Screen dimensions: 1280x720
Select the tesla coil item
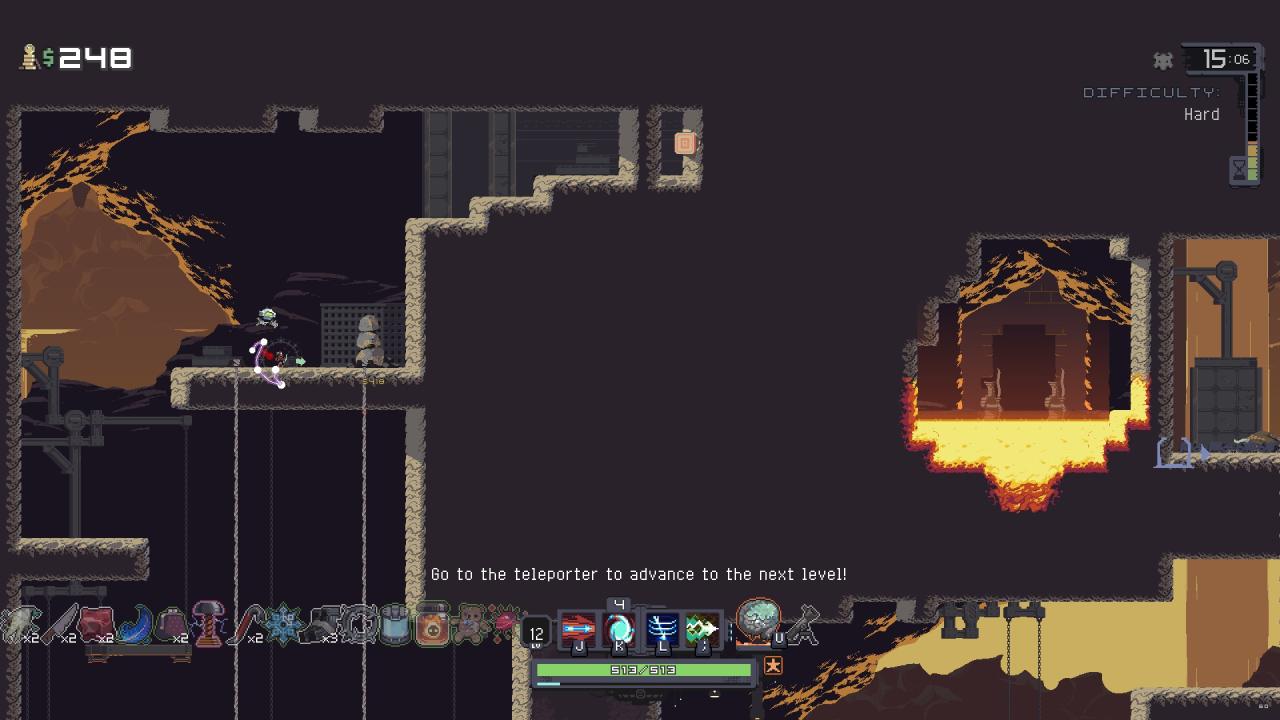[x=208, y=625]
